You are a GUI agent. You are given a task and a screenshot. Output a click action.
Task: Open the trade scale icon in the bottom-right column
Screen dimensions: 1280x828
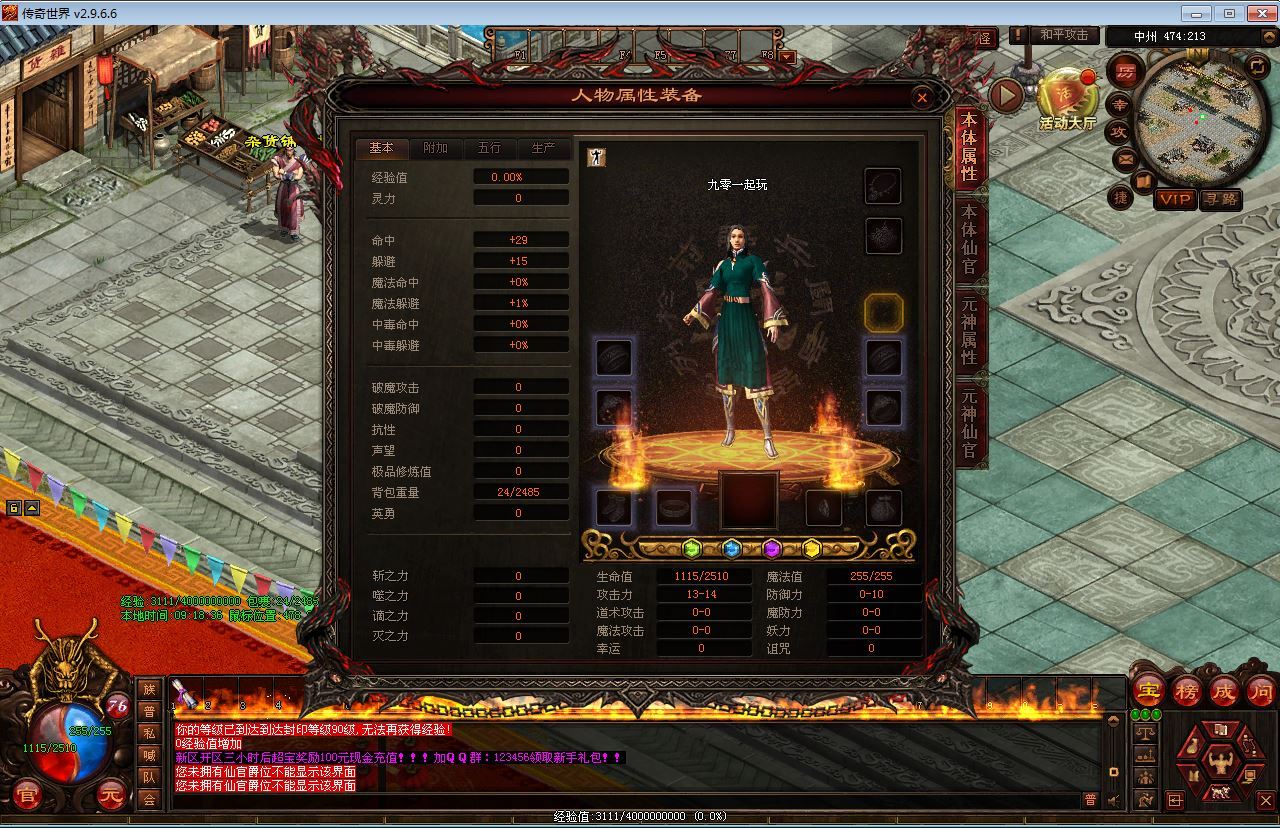click(x=1145, y=732)
